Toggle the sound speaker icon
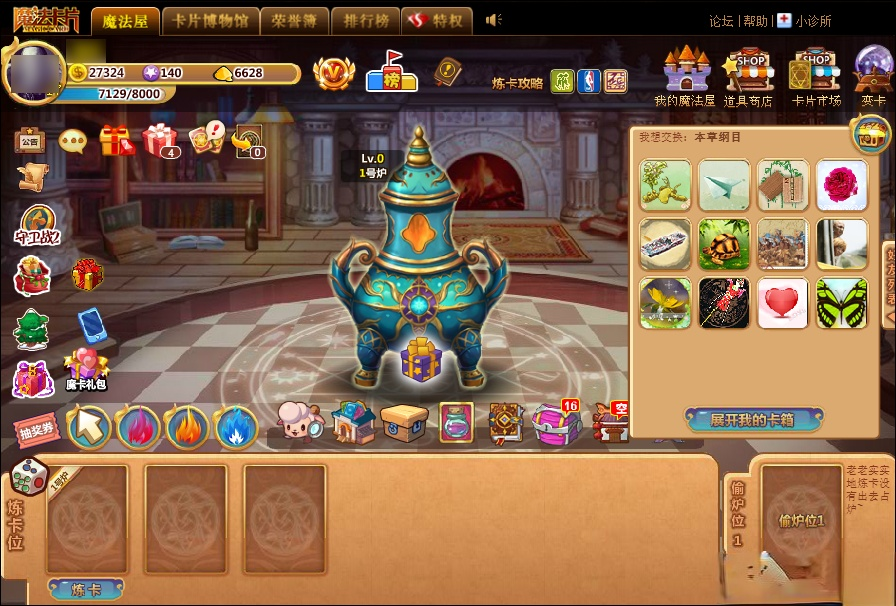 click(x=492, y=20)
